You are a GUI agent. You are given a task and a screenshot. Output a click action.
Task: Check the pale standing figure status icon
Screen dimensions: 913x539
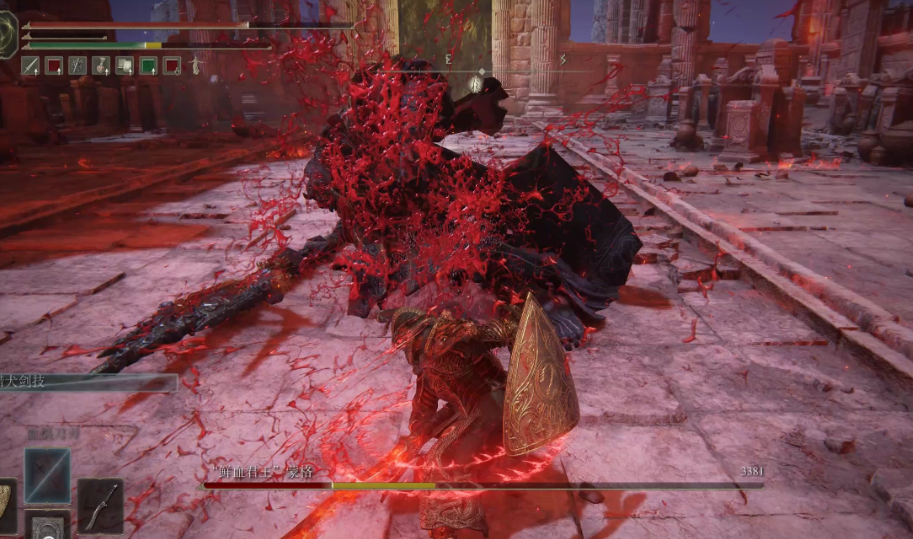point(196,66)
